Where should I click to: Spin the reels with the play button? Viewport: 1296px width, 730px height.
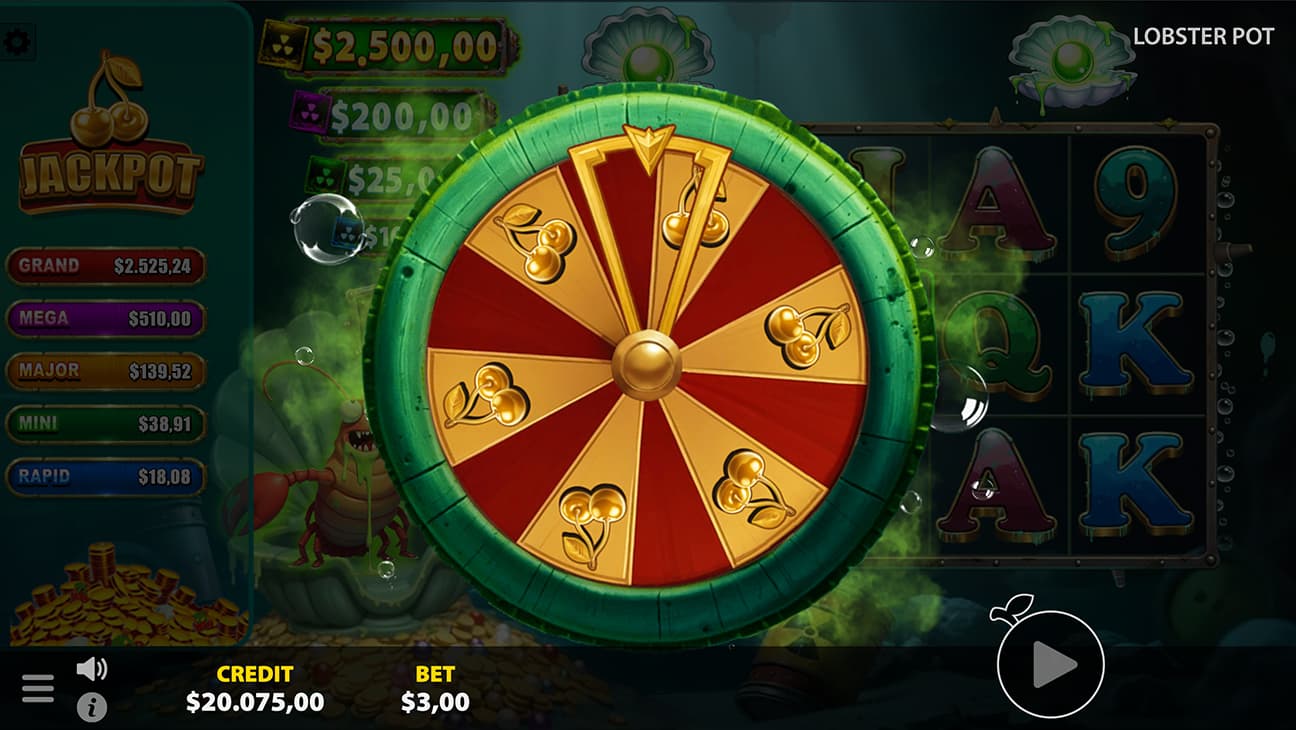[1050, 664]
